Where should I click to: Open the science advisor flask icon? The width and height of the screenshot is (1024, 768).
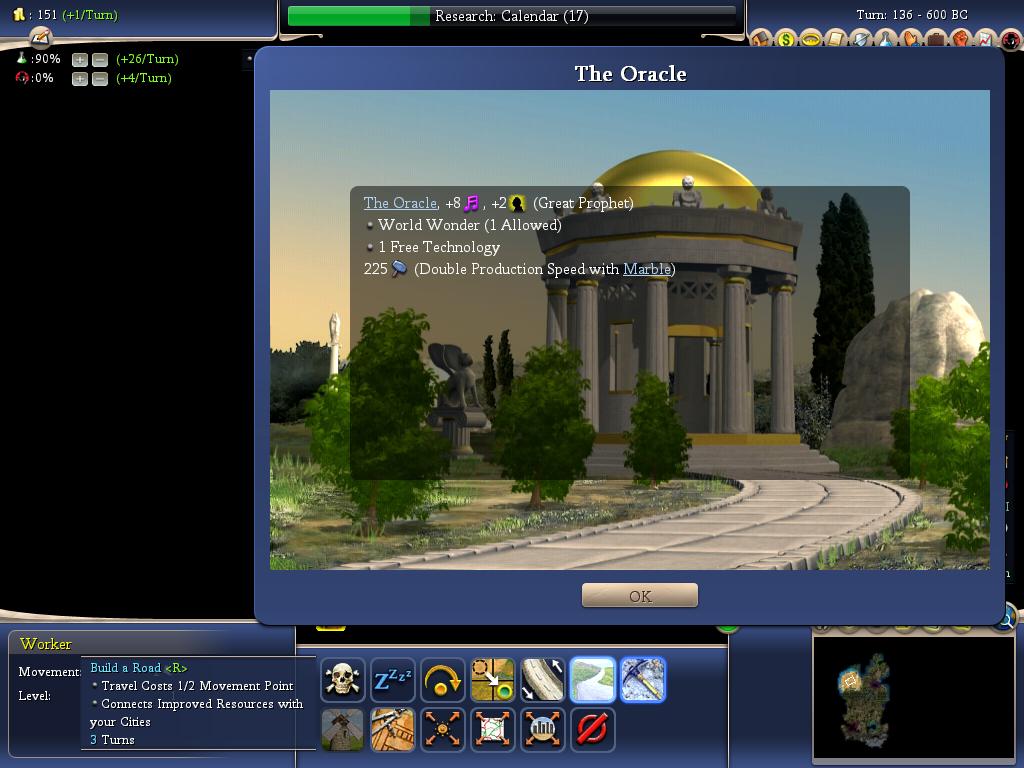[886, 40]
